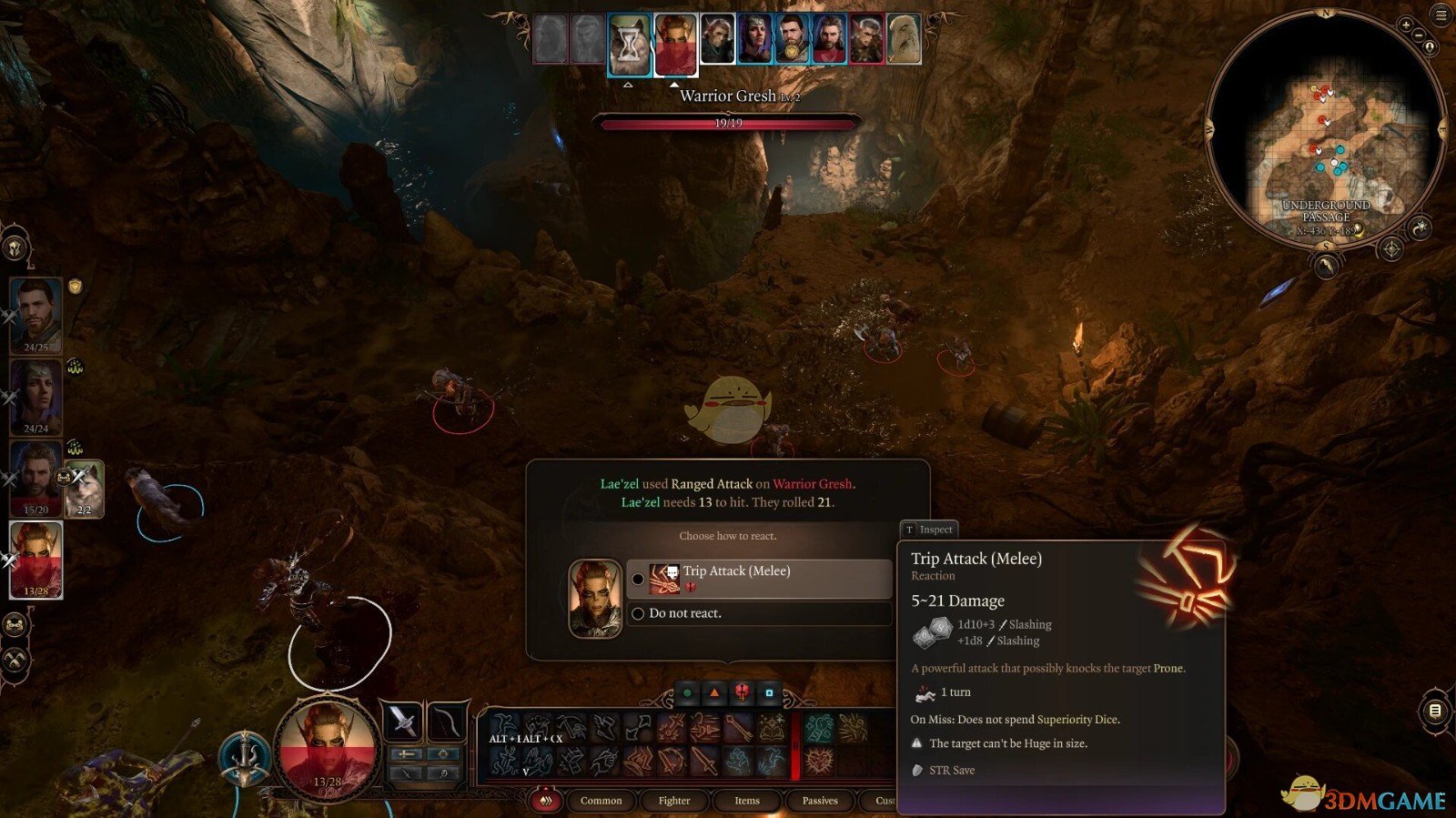Select the wolf companion portrait
The width and height of the screenshot is (1456, 818).
85,489
